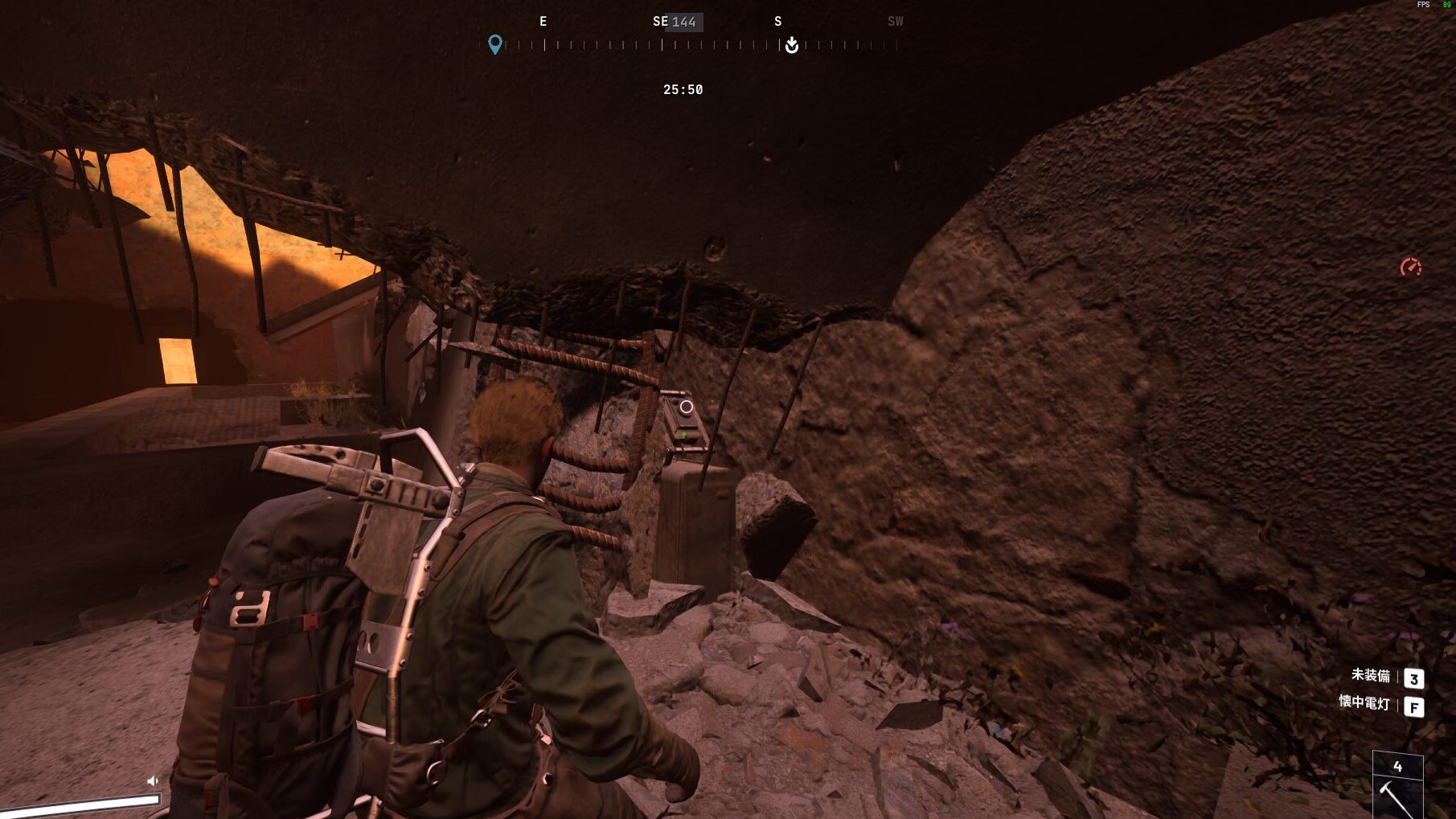The width and height of the screenshot is (1456, 819).
Task: Select the hammer tool in slot 4
Action: point(1397,792)
